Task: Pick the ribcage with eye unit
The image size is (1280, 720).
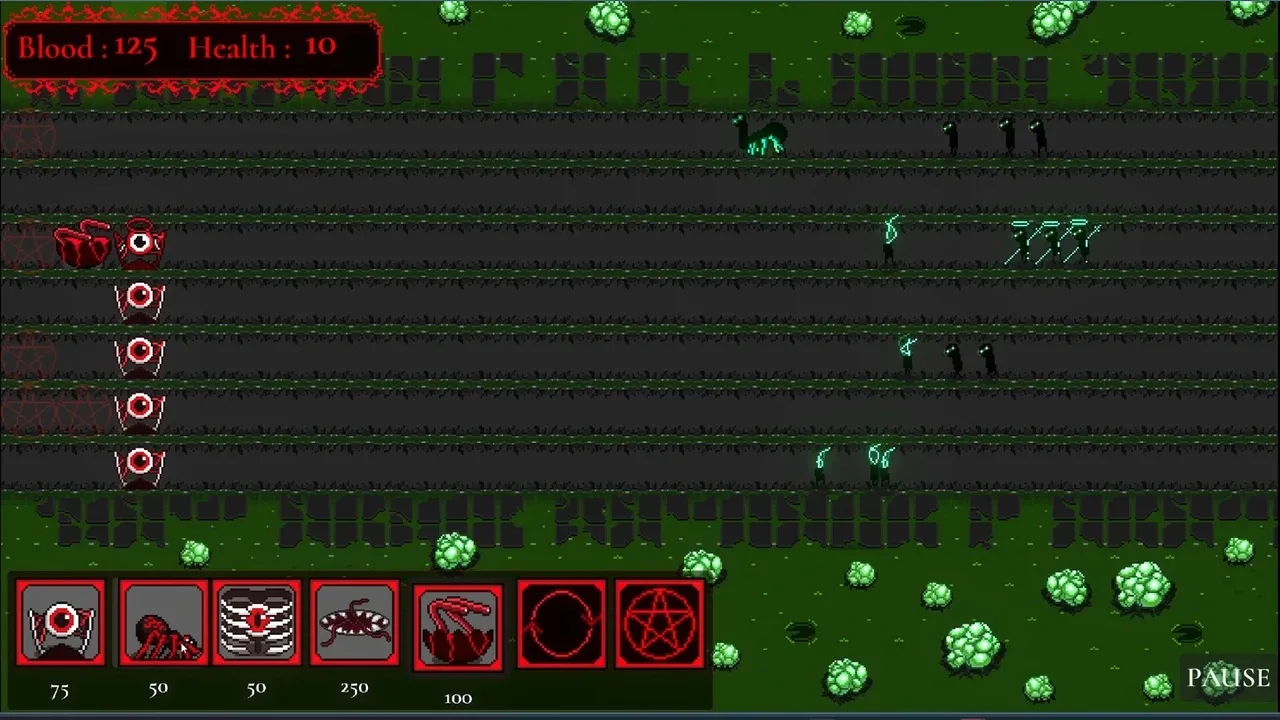Action: point(257,623)
